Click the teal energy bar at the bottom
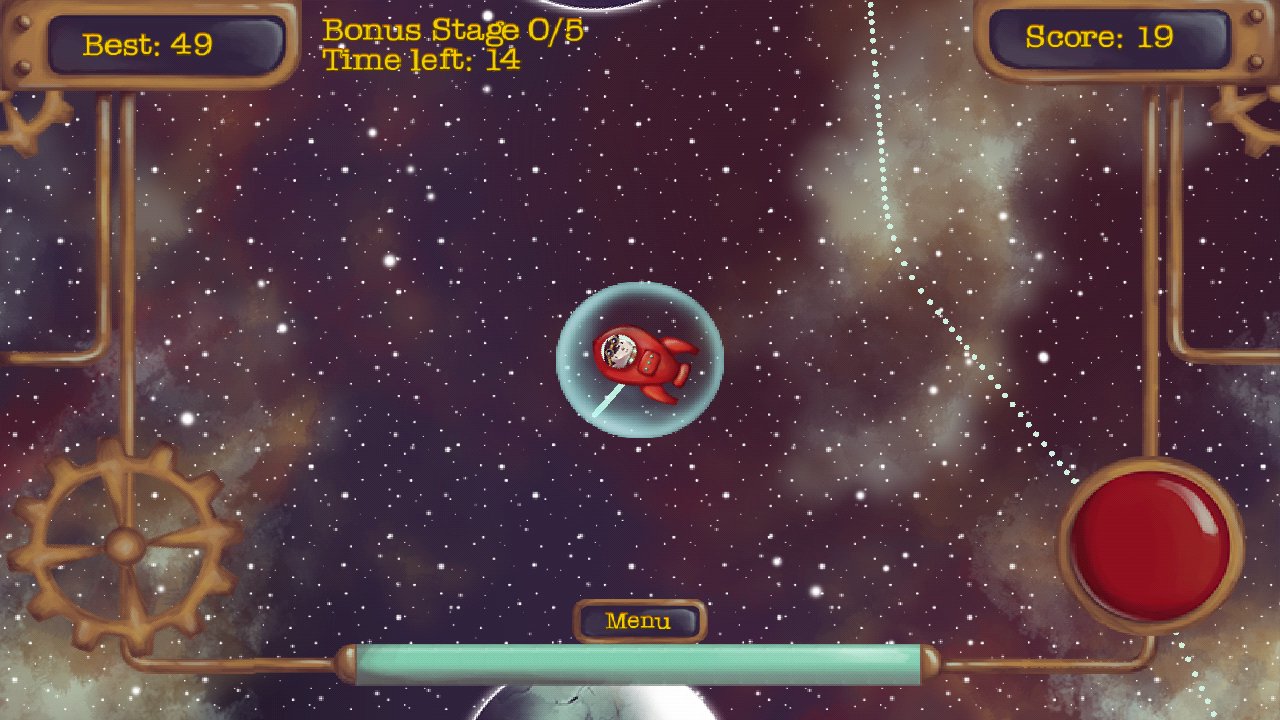This screenshot has height=720, width=1280. [640, 661]
